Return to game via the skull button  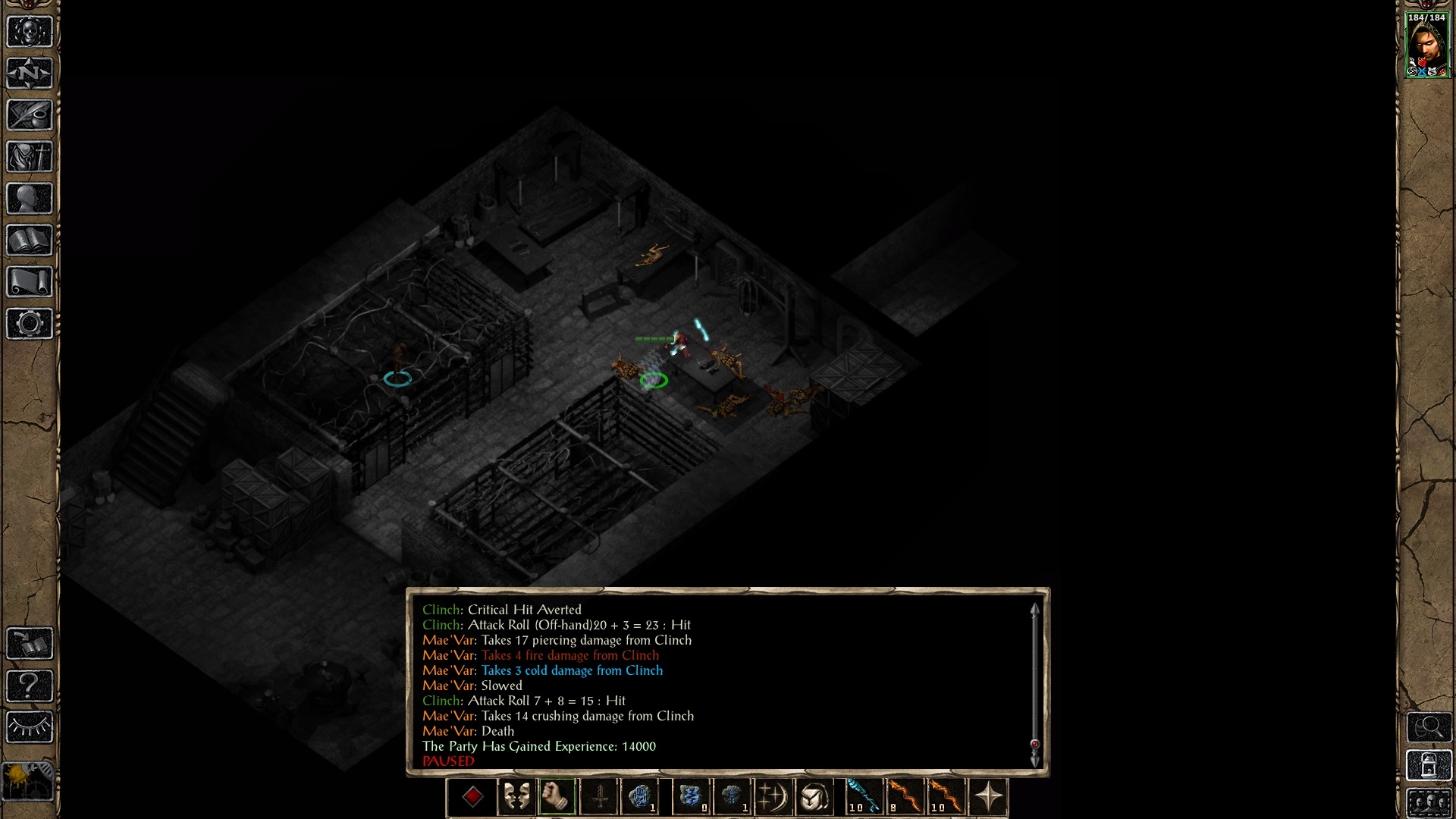coord(30,32)
